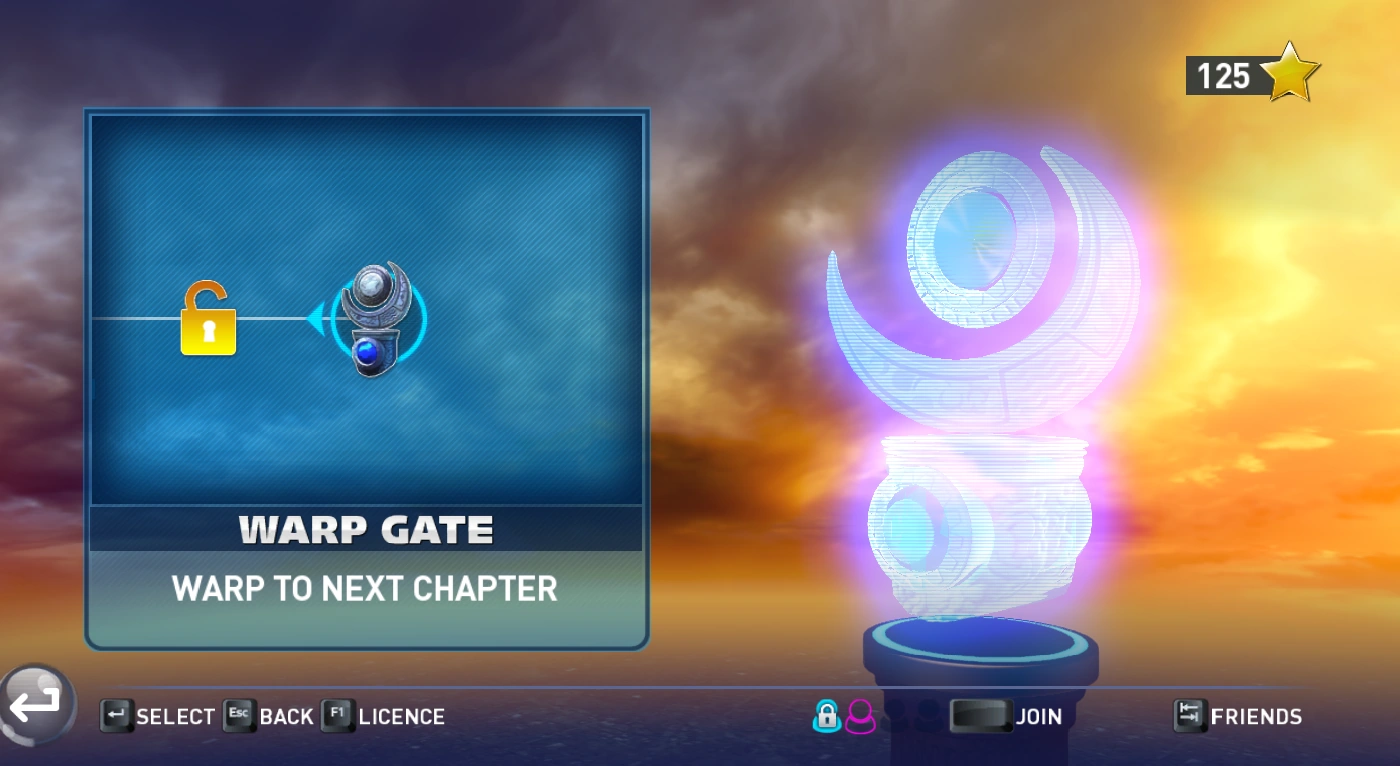Click the round back arrow button
The height and width of the screenshot is (766, 1400).
coord(37,704)
